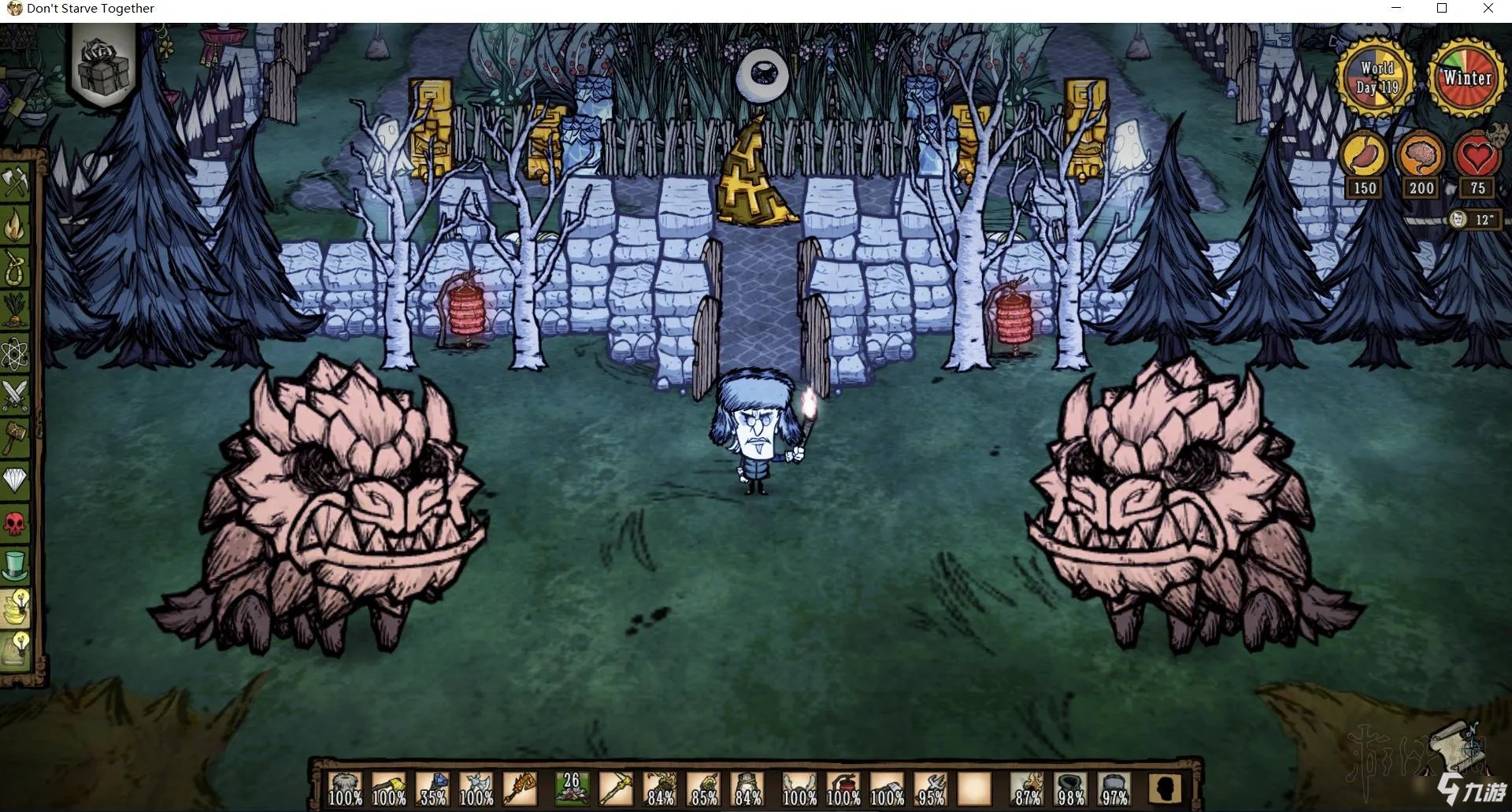This screenshot has height=812, width=1512.
Task: Select the item slot at 95% durability
Action: point(931,788)
